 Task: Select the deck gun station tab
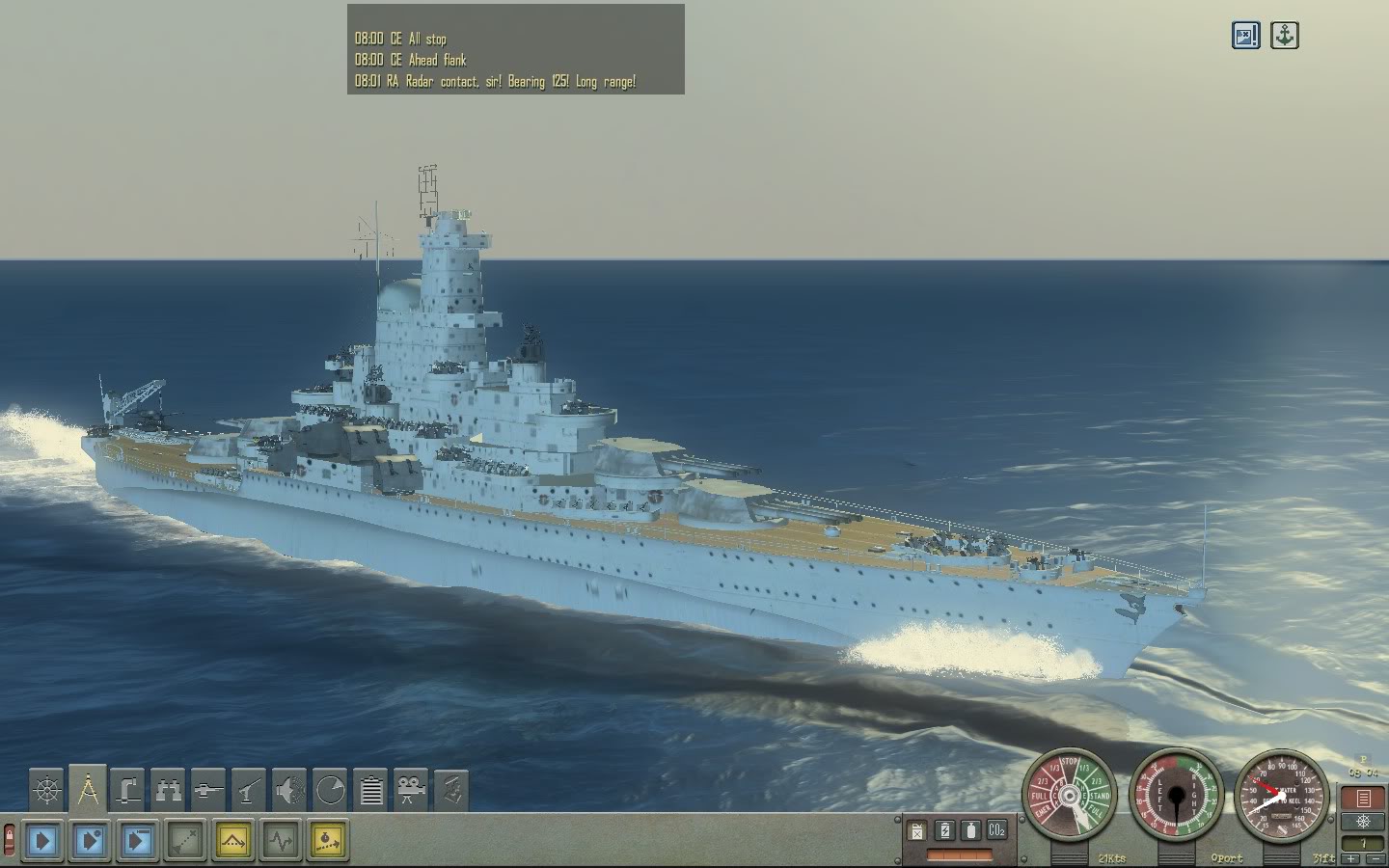click(208, 791)
